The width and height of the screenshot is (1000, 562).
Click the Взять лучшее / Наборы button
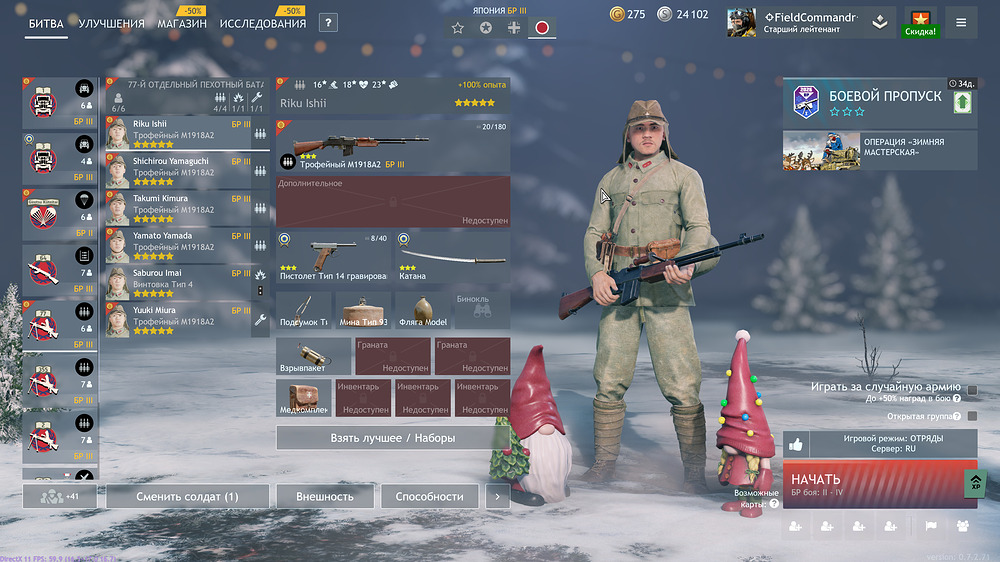[392, 438]
